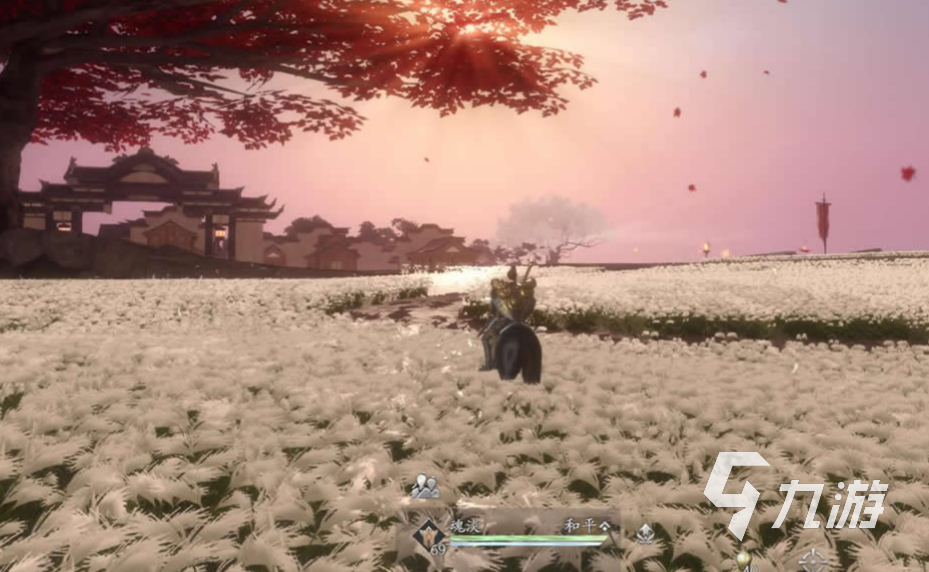The width and height of the screenshot is (929, 572).
Task: Click the lotus icon beside the health bar
Action: click(x=646, y=534)
